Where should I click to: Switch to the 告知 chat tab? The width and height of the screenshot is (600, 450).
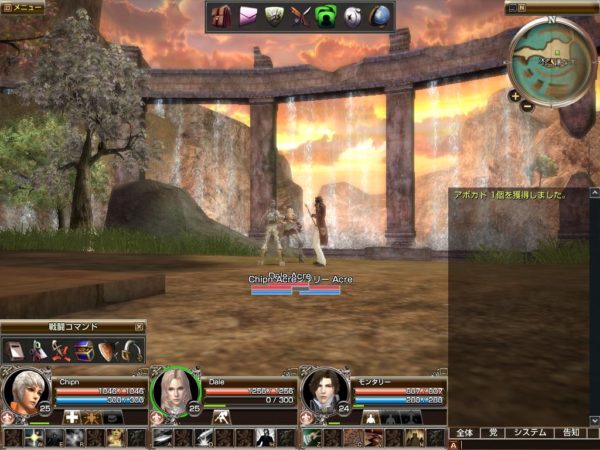click(x=570, y=433)
